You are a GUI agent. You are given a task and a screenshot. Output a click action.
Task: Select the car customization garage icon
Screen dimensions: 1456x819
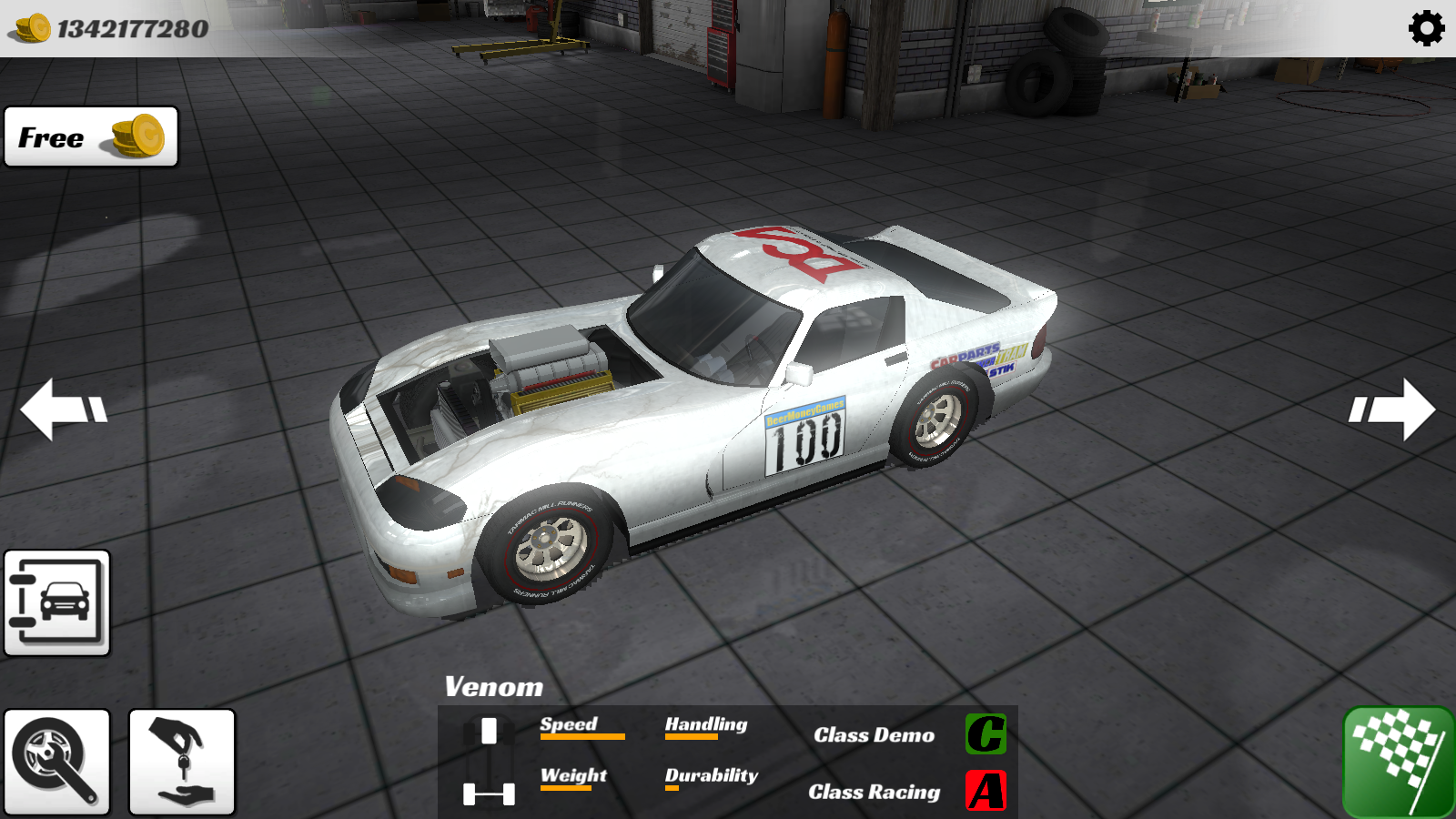pyautogui.click(x=57, y=603)
